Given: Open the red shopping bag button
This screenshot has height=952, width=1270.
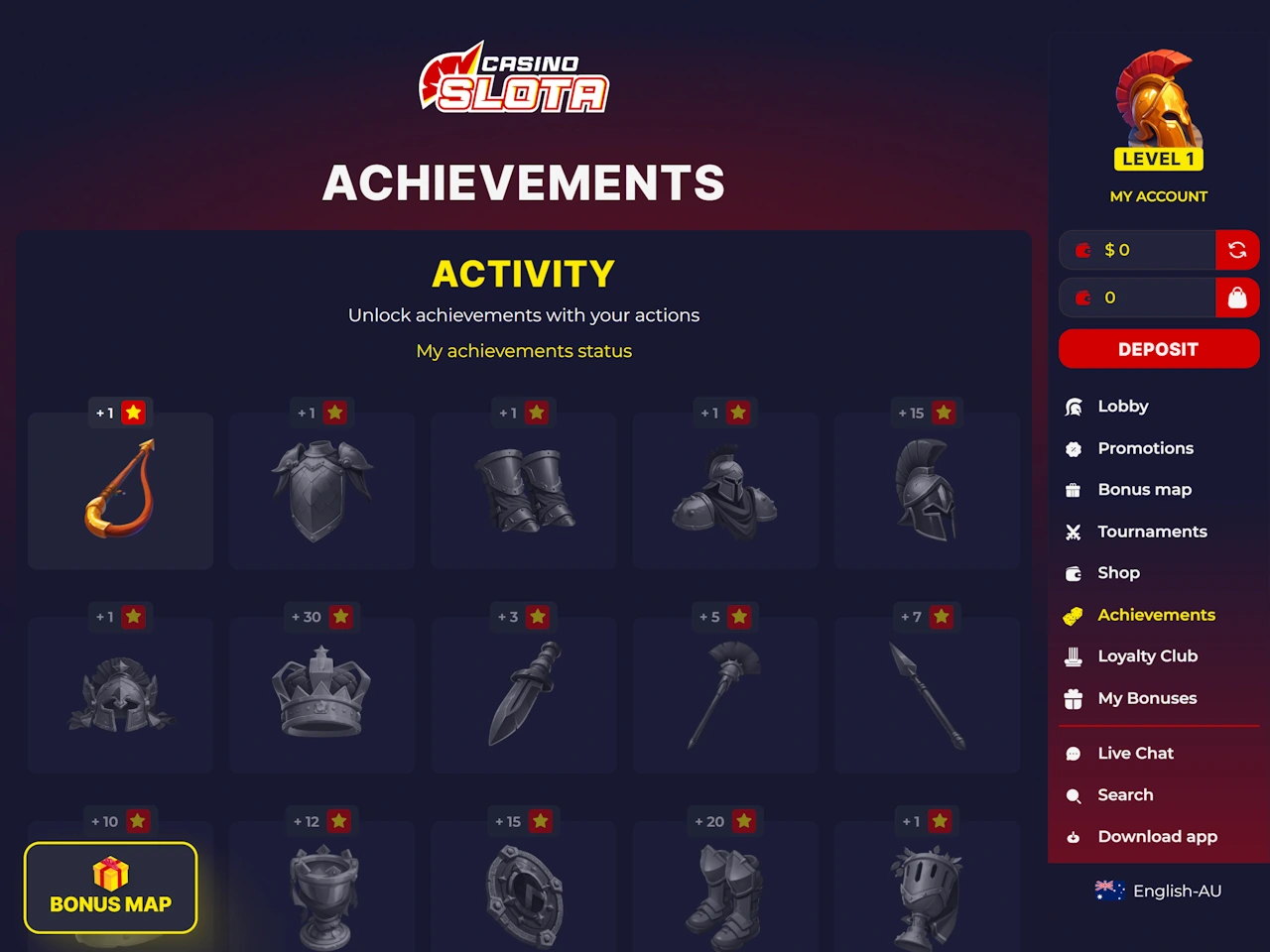Looking at the screenshot, I should coord(1237,297).
